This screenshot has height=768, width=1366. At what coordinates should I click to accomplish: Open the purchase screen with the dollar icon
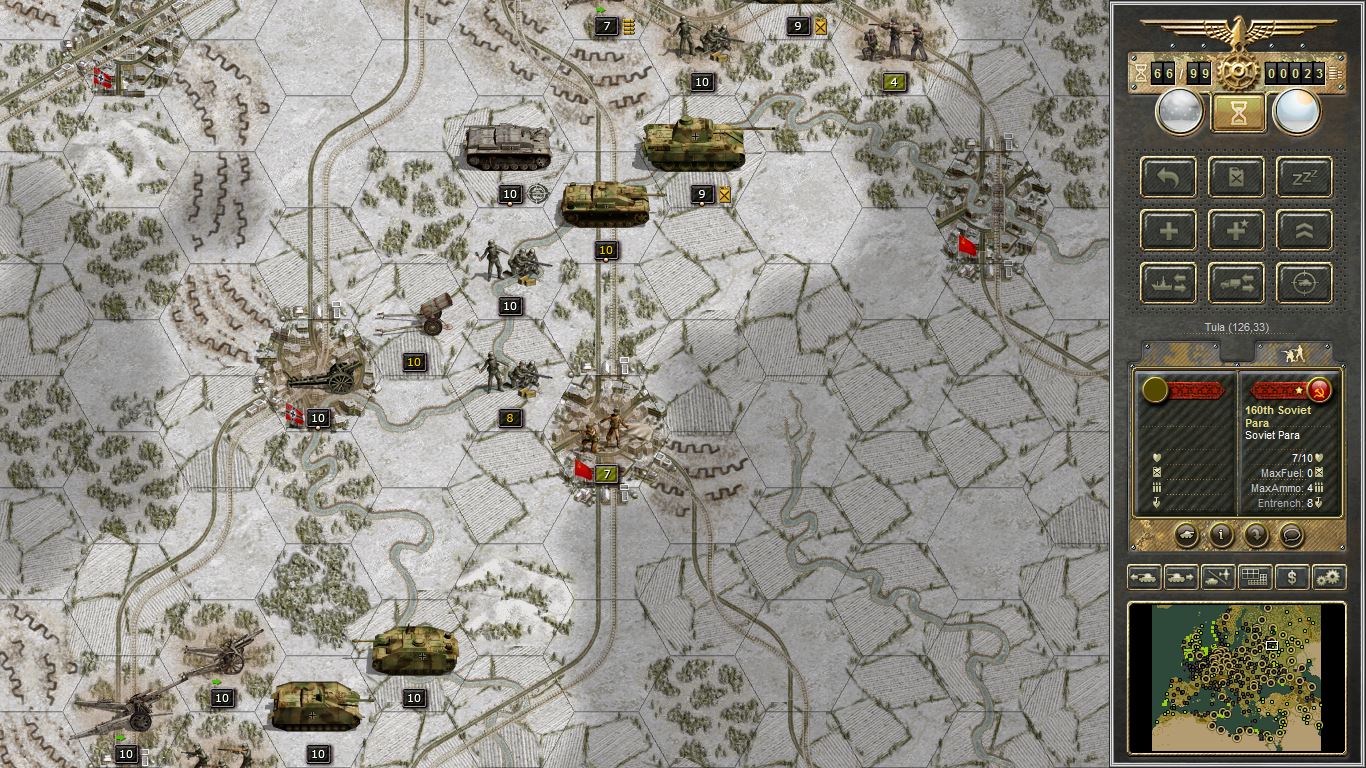1293,577
